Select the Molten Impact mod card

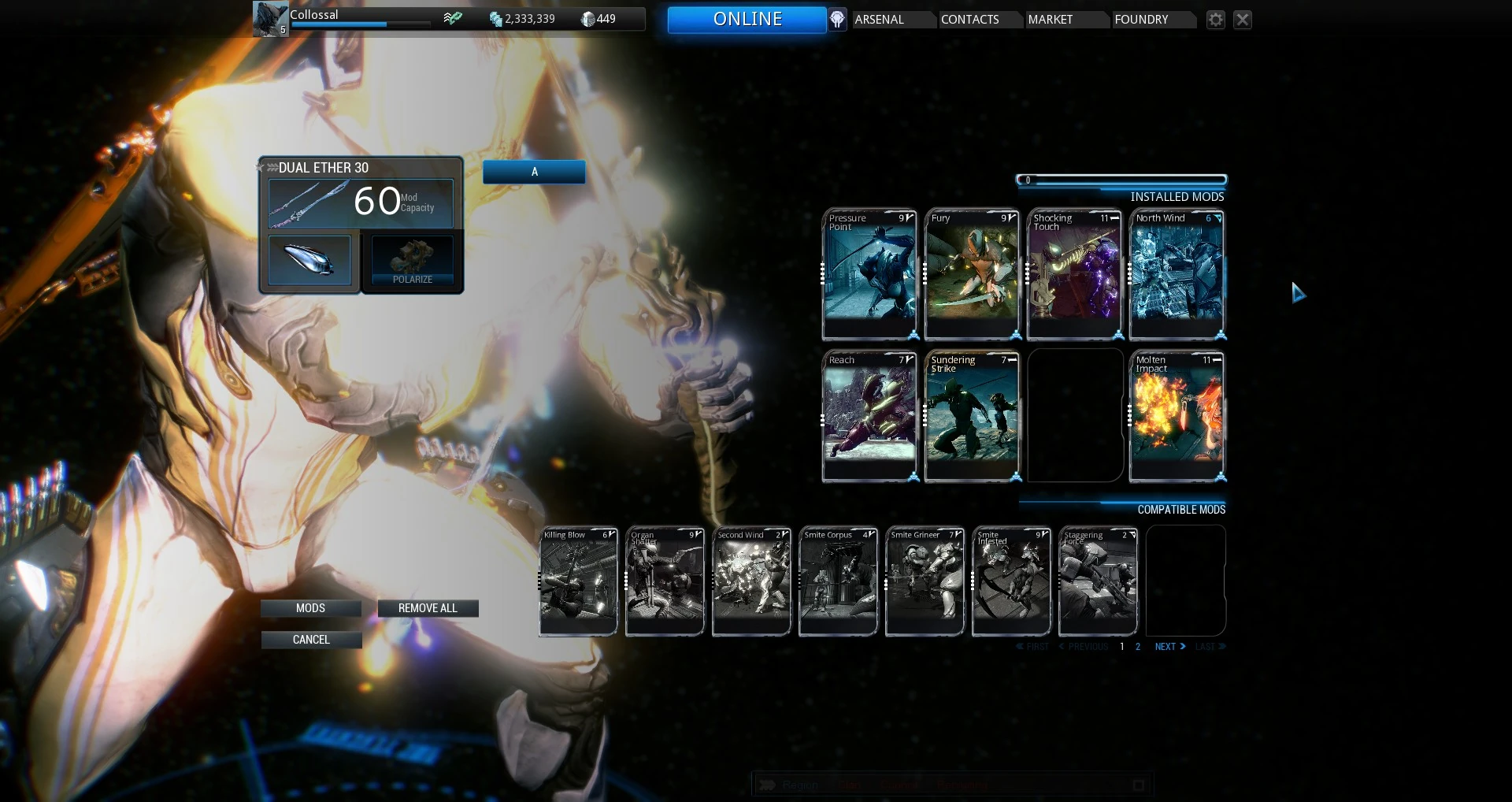pos(1177,415)
